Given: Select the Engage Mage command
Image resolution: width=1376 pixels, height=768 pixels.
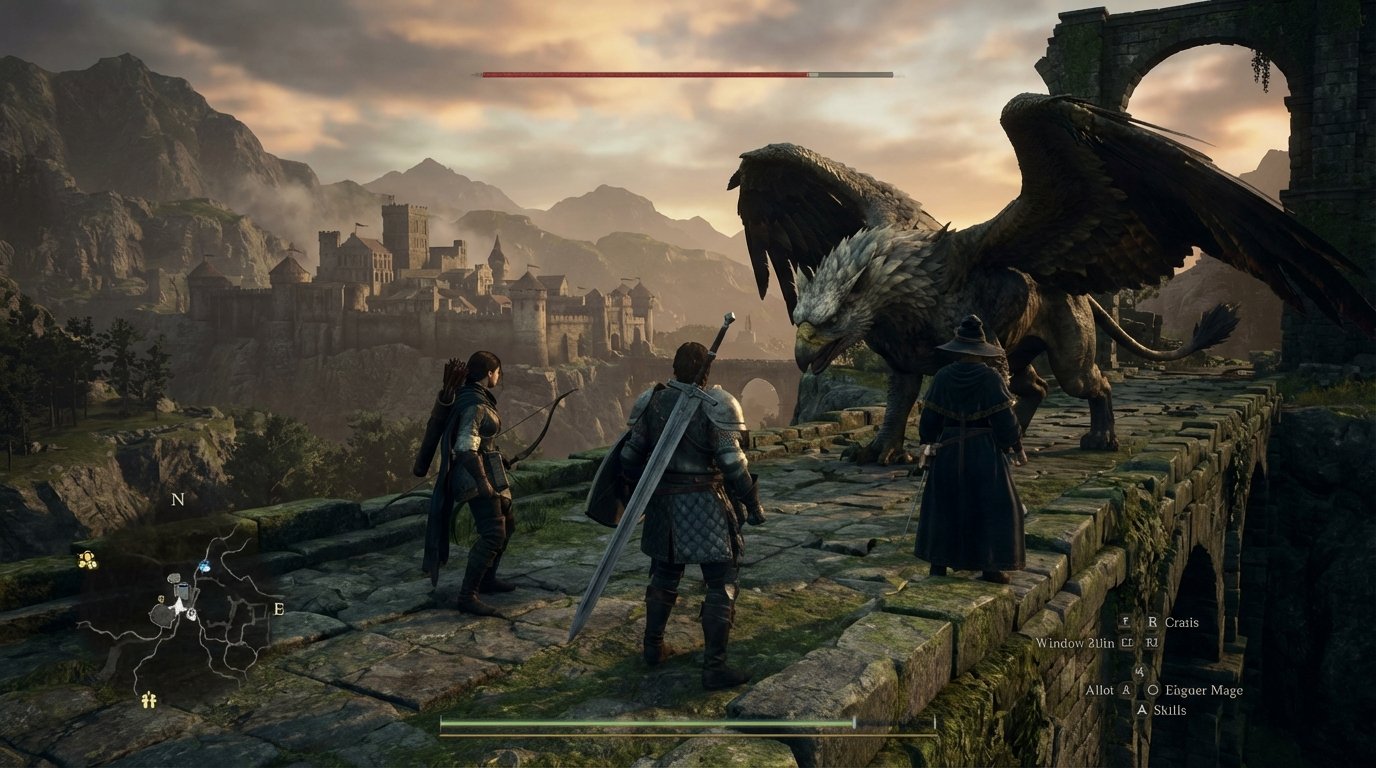Looking at the screenshot, I should click(1204, 690).
